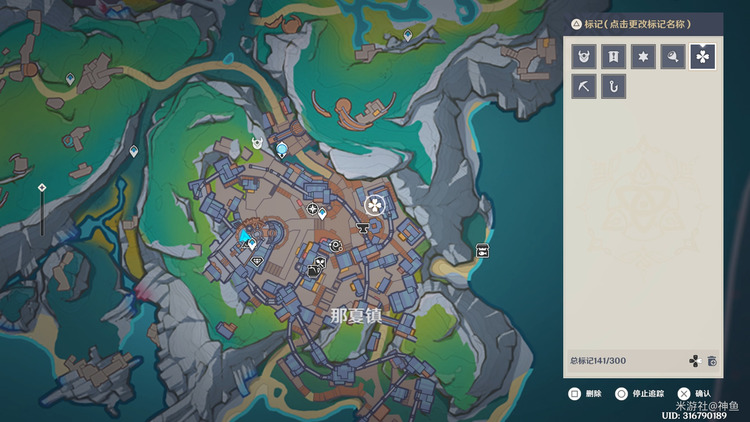Image resolution: width=750 pixels, height=422 pixels.
Task: Toggle the clover marker filter beside the trash
Action: [x=696, y=361]
